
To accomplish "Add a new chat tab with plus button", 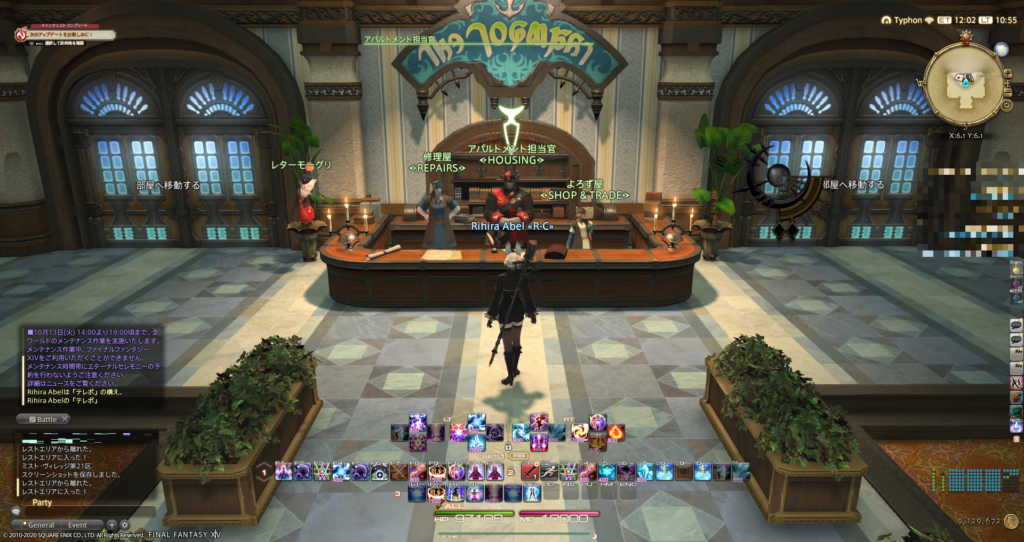I will (111, 524).
